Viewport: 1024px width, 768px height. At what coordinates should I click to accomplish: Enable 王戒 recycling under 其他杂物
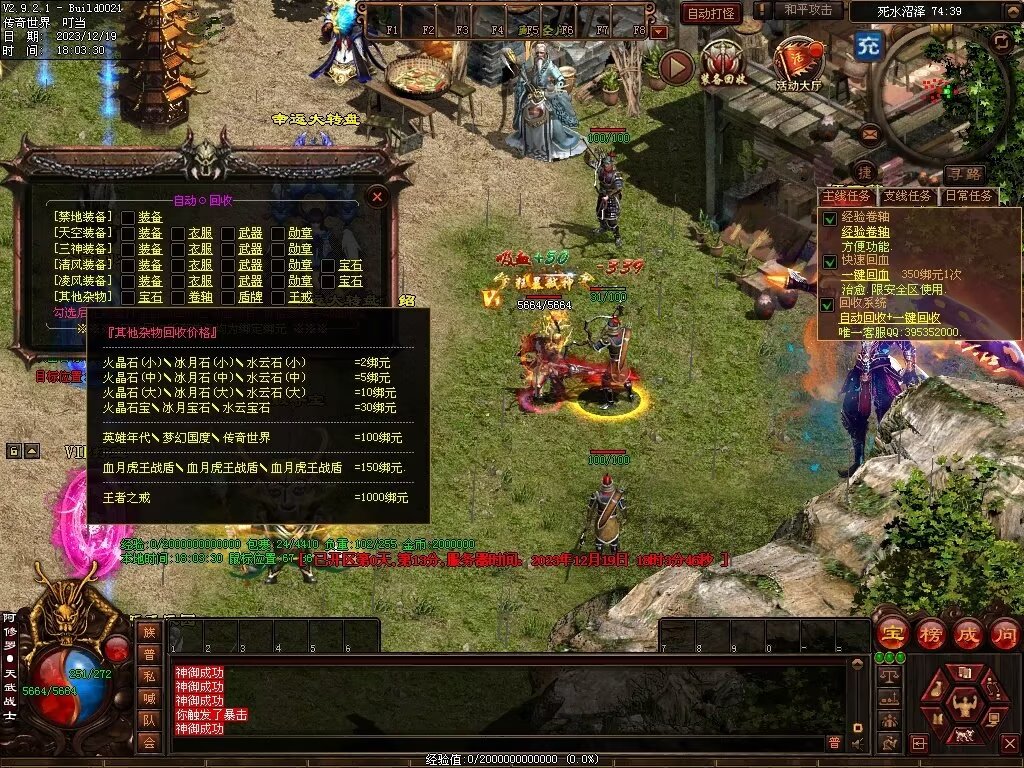278,297
